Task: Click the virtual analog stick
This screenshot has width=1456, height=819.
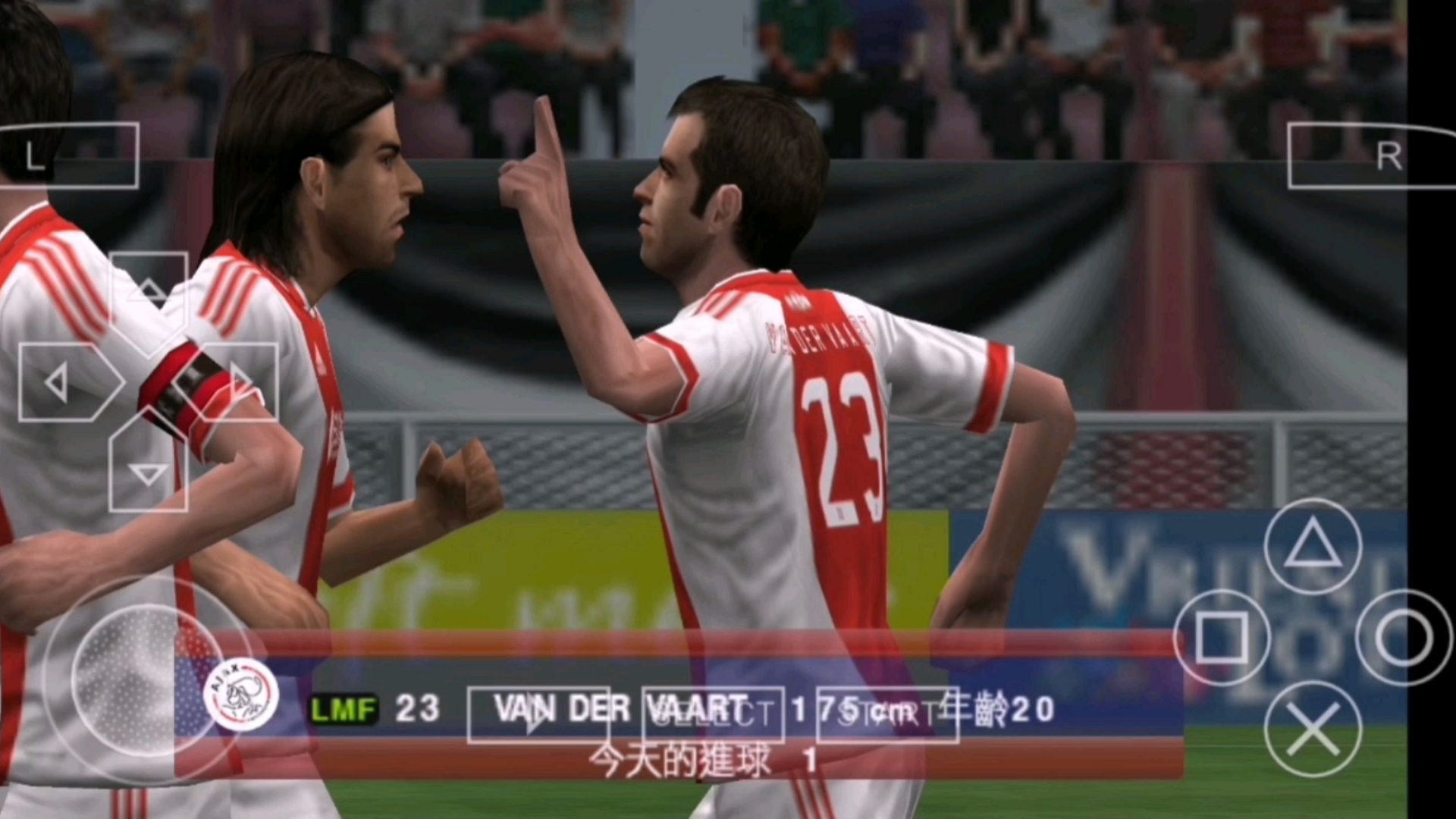Action: click(x=148, y=679)
